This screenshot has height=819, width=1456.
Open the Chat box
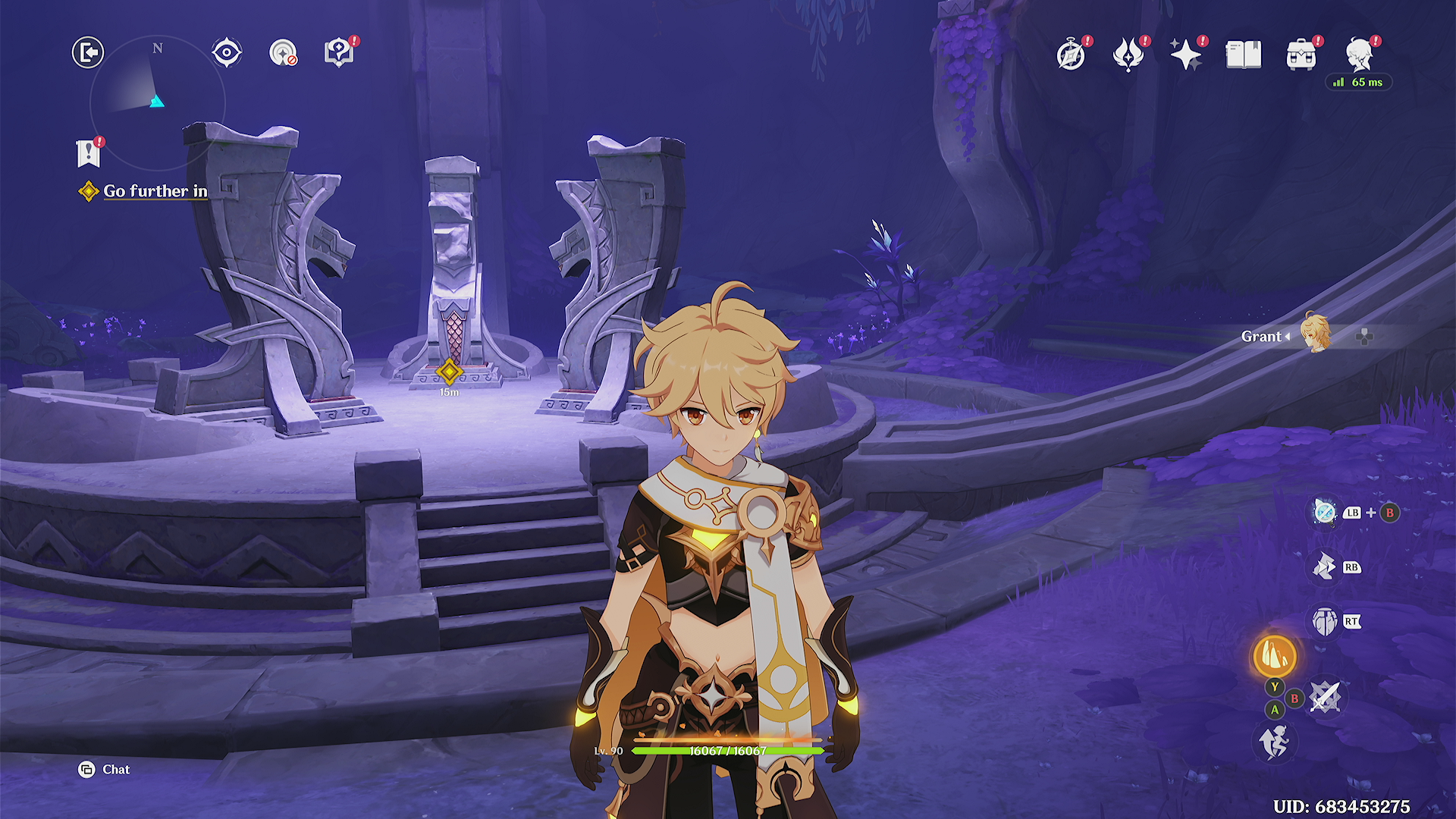[x=105, y=770]
